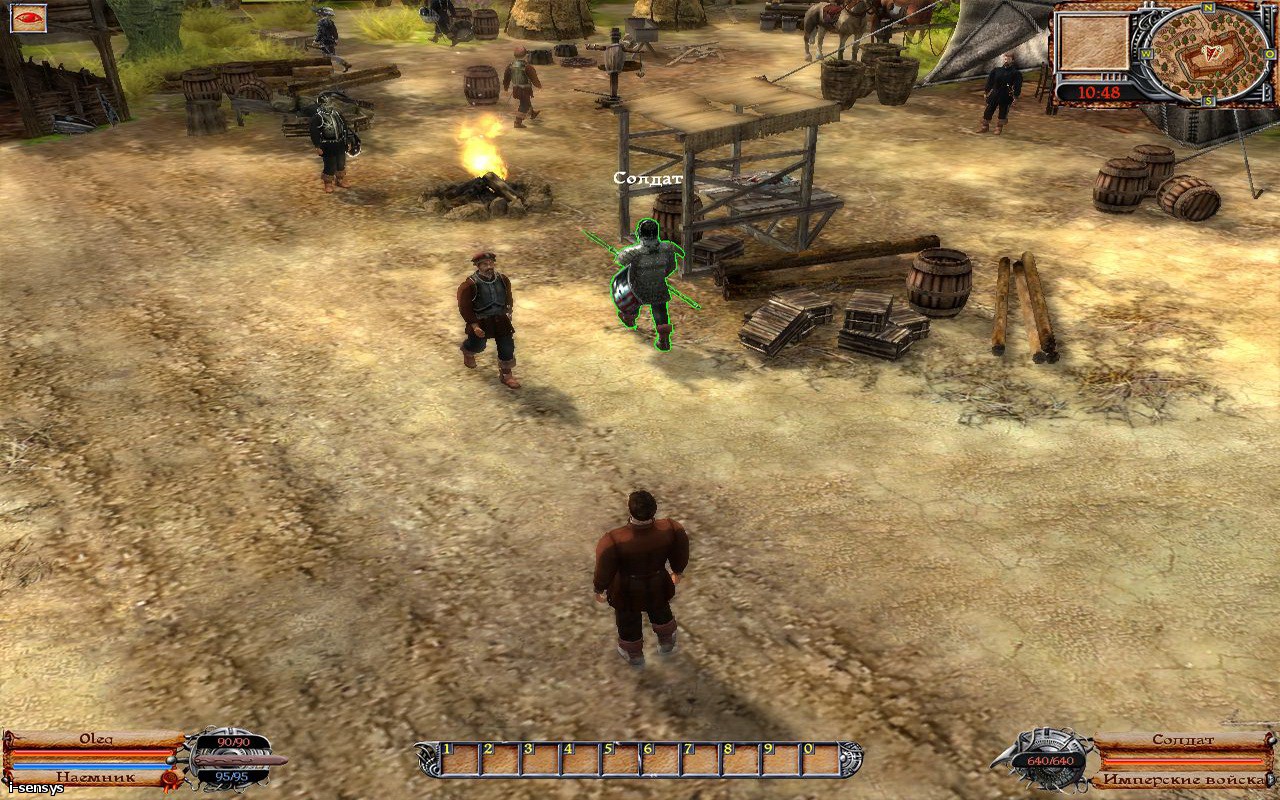Click the N compass marker on minimap
1280x800 pixels.
pos(1208,8)
